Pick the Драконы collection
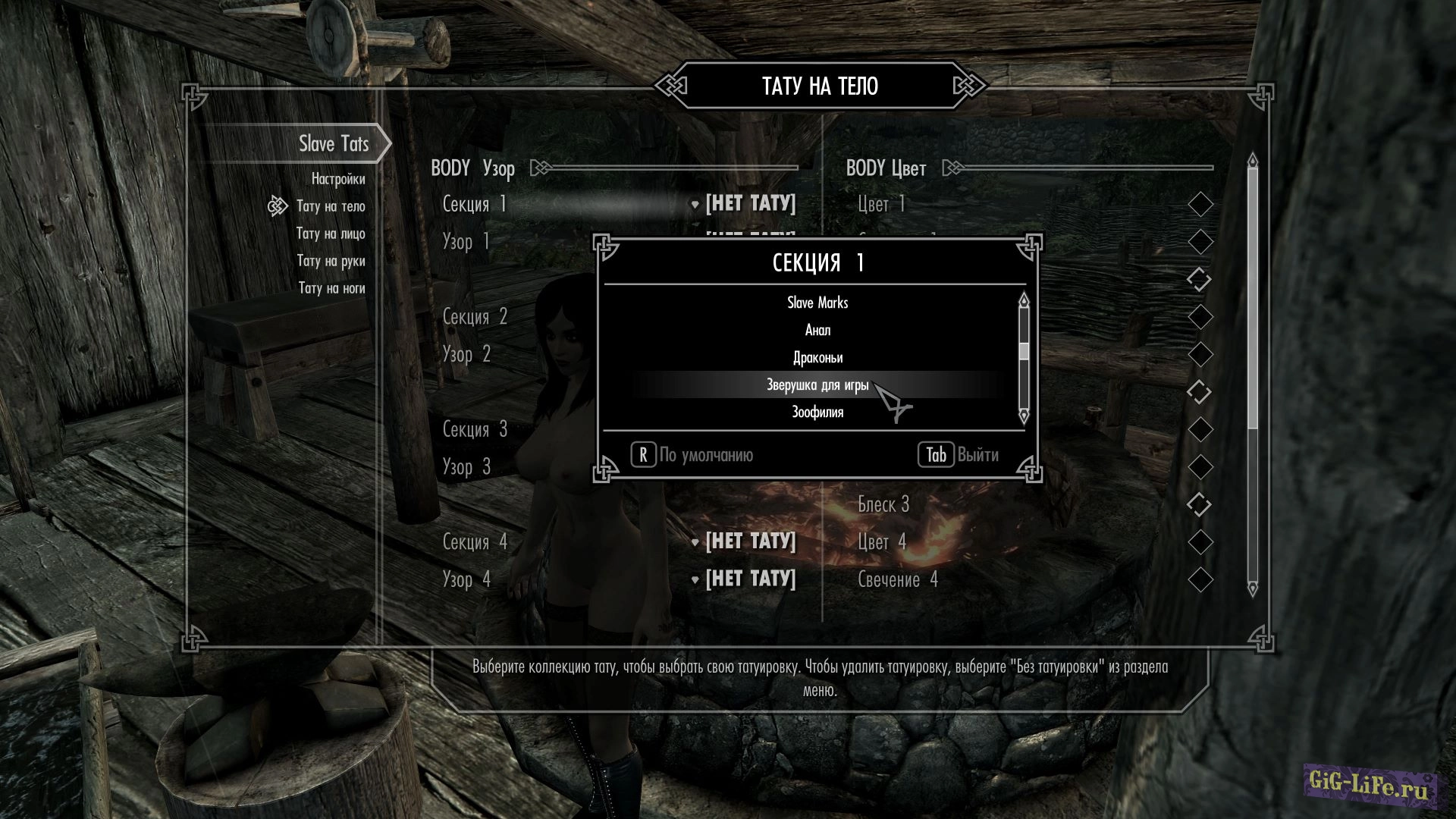Viewport: 1456px width, 819px height. 817,357
